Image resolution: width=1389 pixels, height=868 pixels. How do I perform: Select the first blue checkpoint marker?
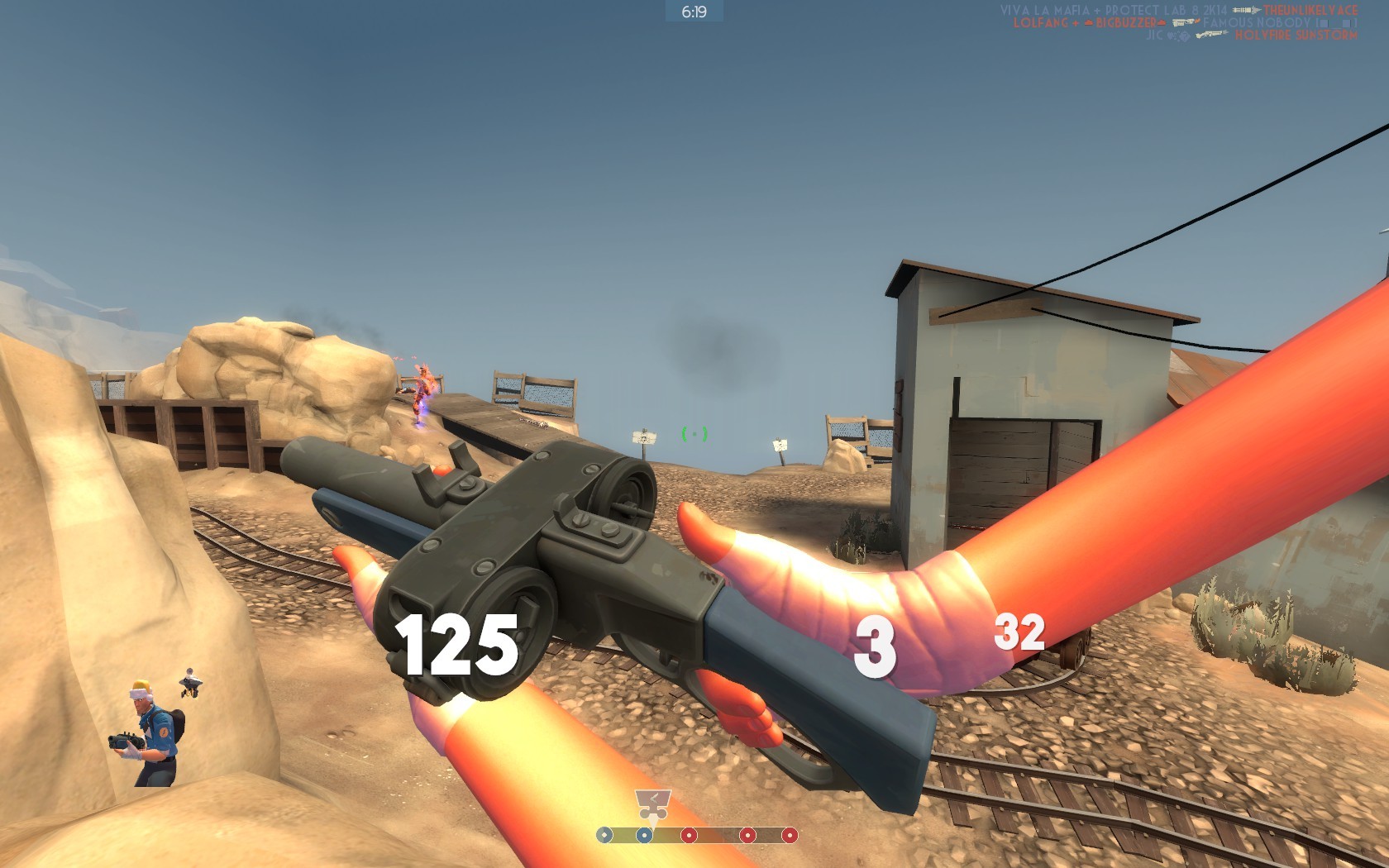pyautogui.click(x=604, y=835)
